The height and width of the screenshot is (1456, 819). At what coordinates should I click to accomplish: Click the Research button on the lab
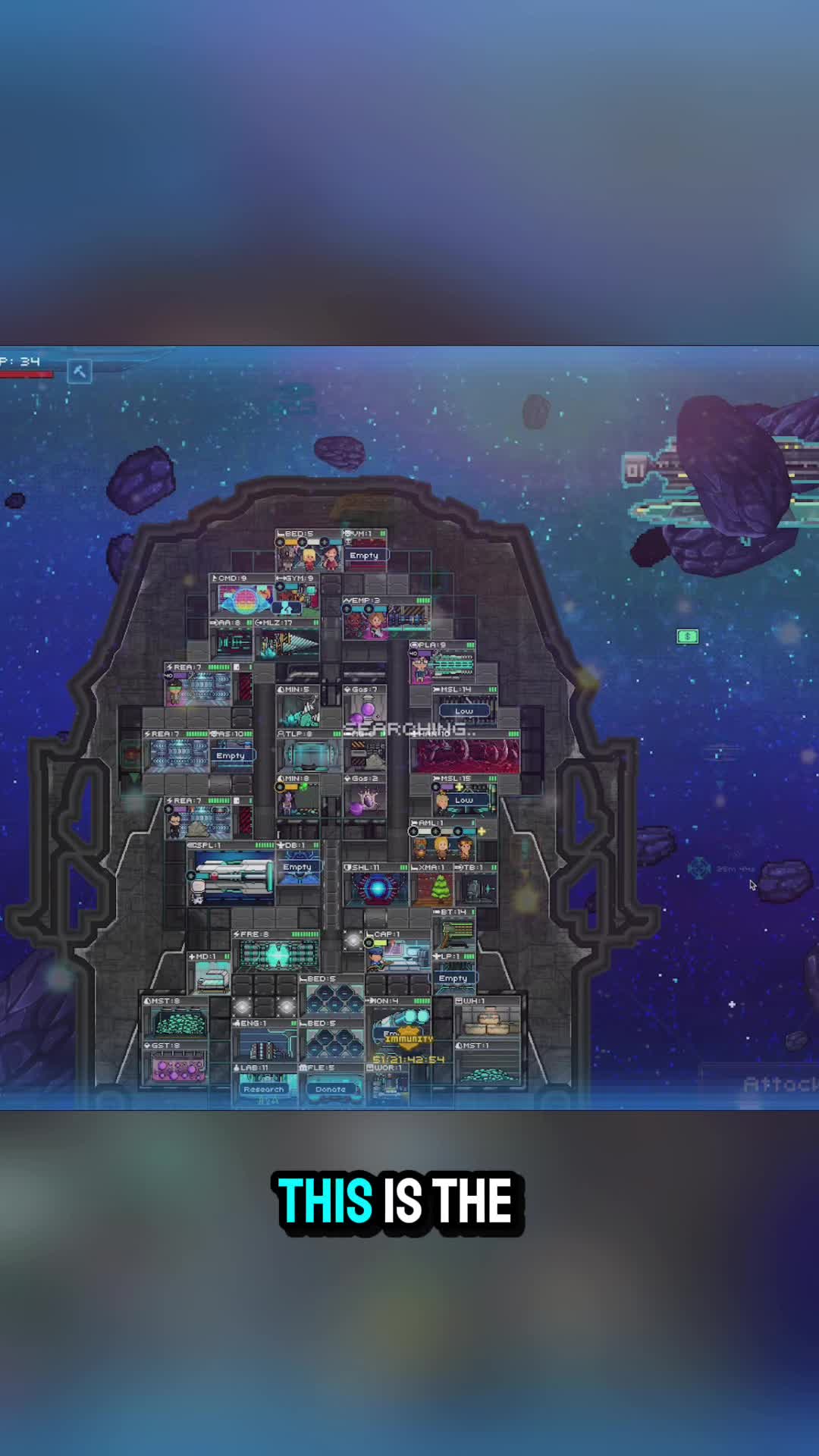click(263, 1089)
